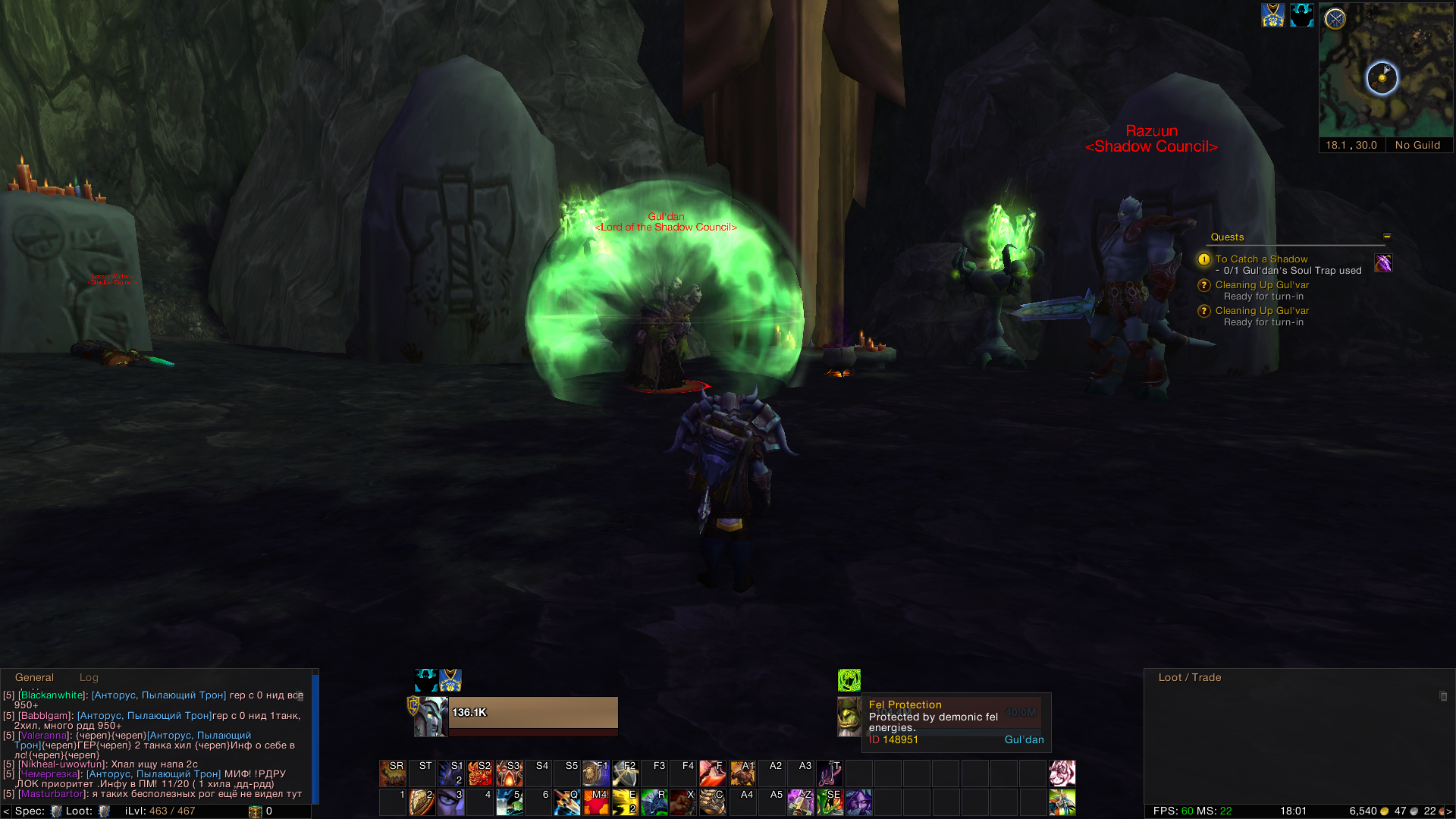Click the No Guild label under minimap

coord(1417,146)
